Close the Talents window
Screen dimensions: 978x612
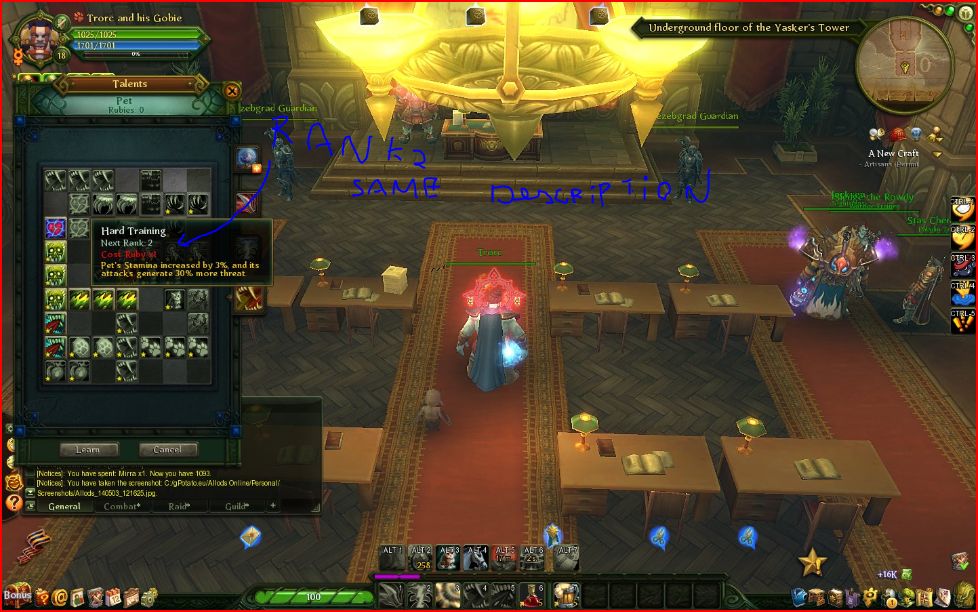(232, 90)
